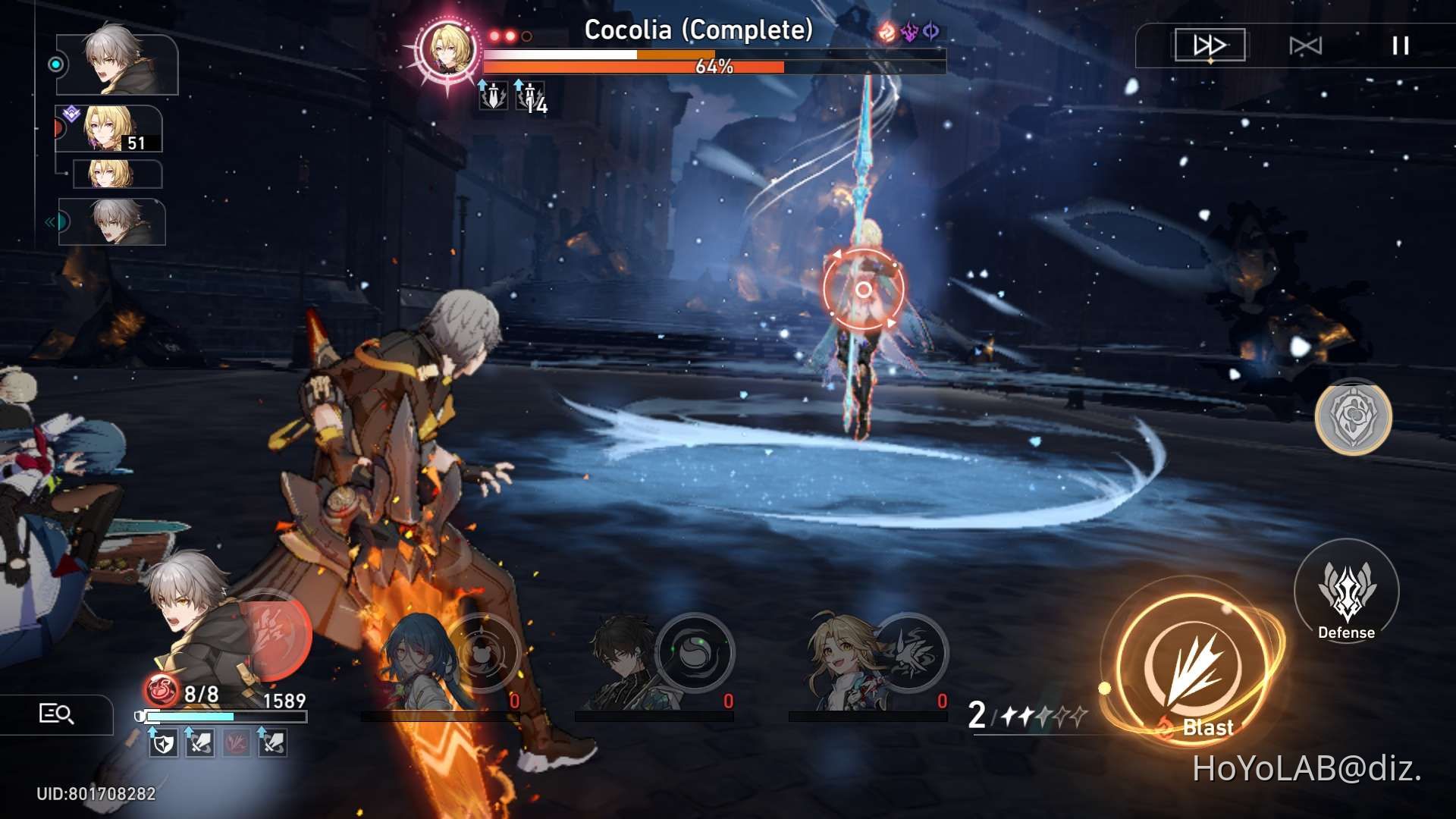
Task: Click the target reticle on Cocolia
Action: (862, 288)
